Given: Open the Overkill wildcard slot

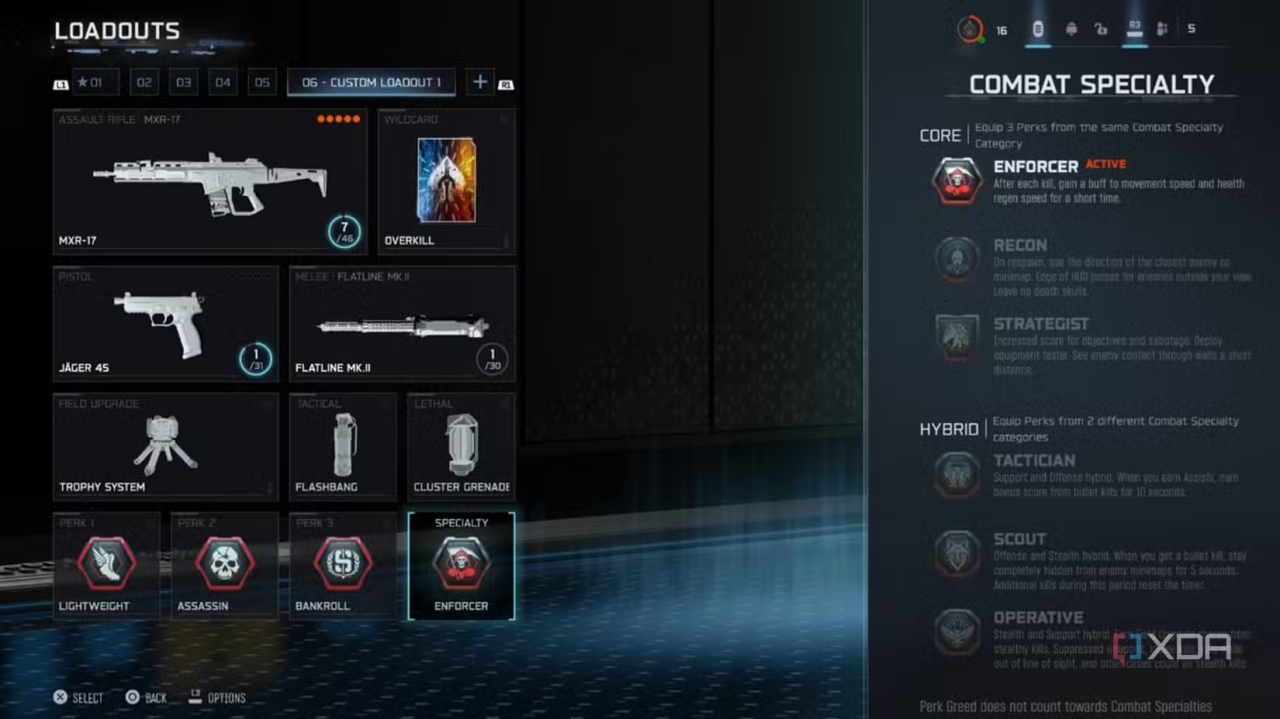Looking at the screenshot, I should click(x=446, y=181).
